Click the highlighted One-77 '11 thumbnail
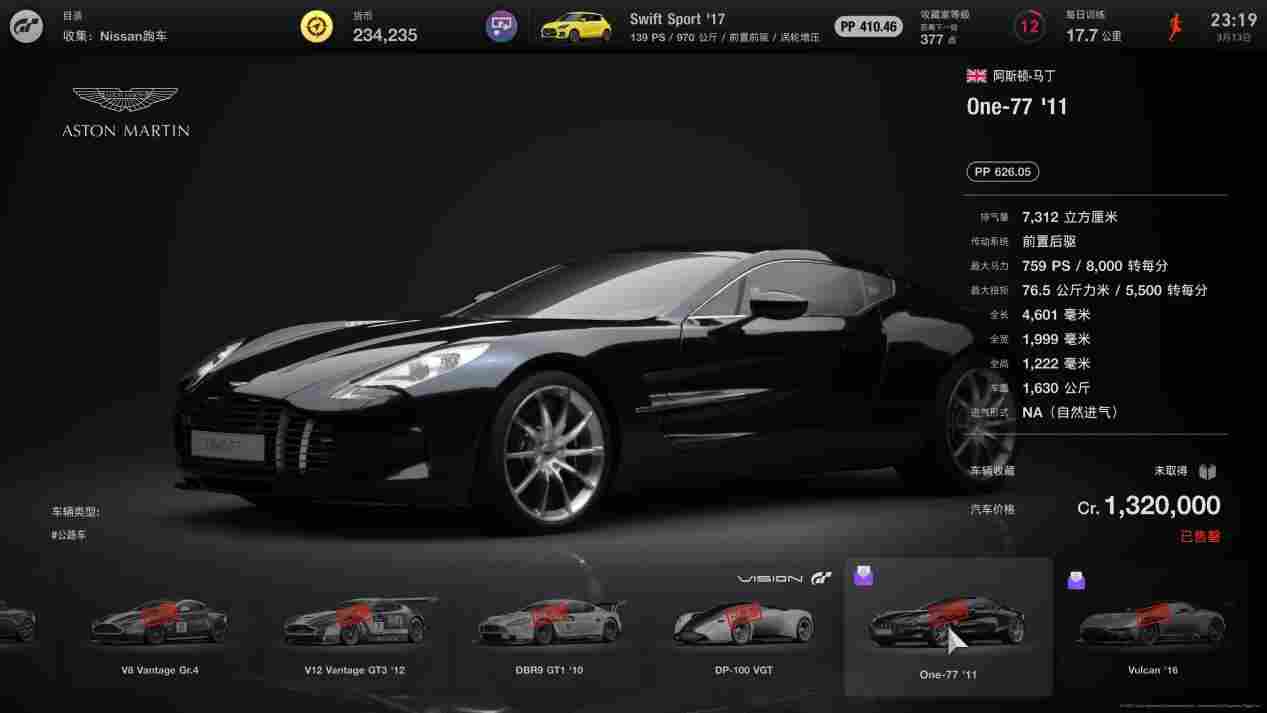 tap(948, 627)
